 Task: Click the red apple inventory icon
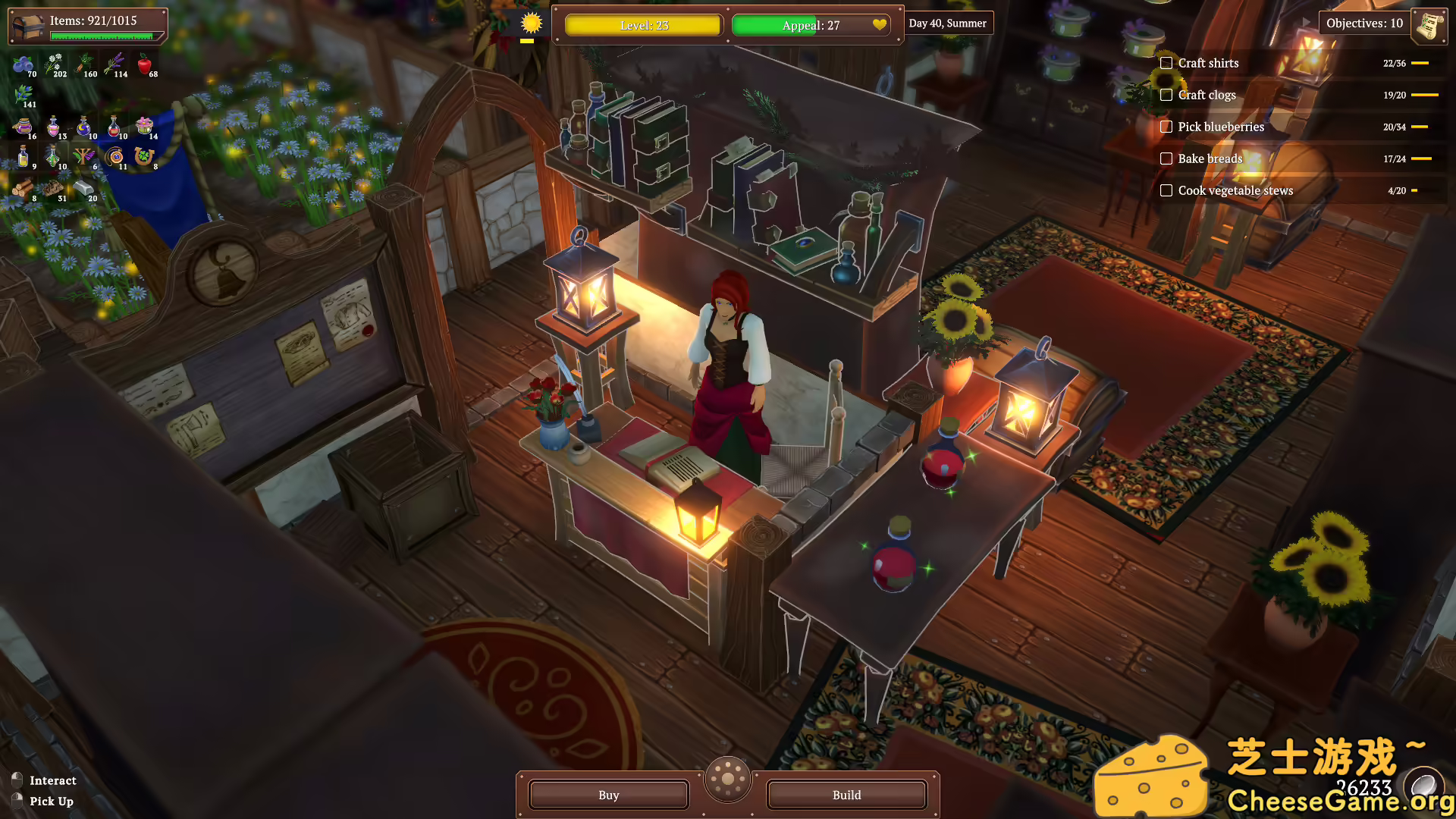pos(145,64)
